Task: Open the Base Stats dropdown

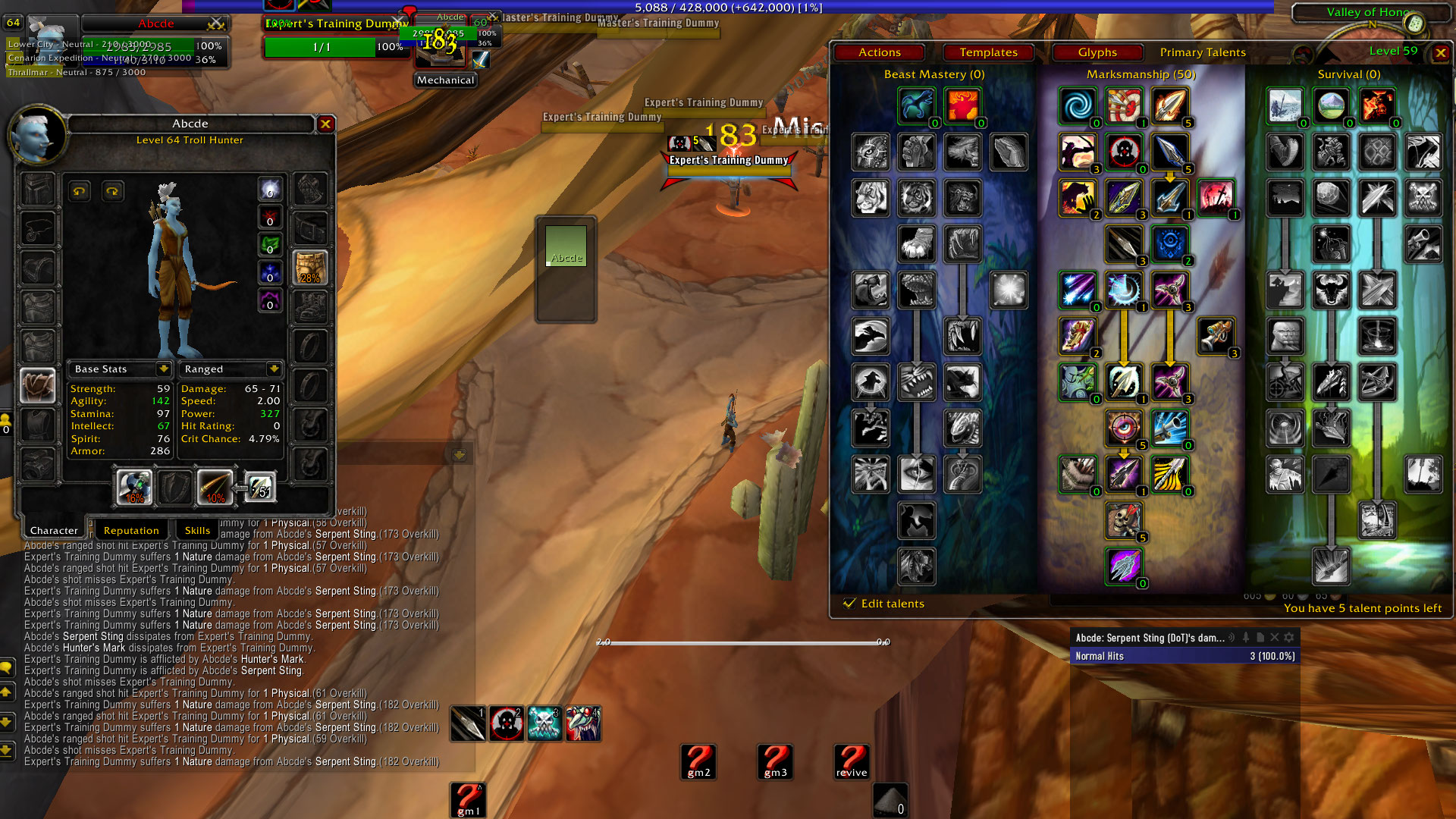Action: (x=162, y=369)
